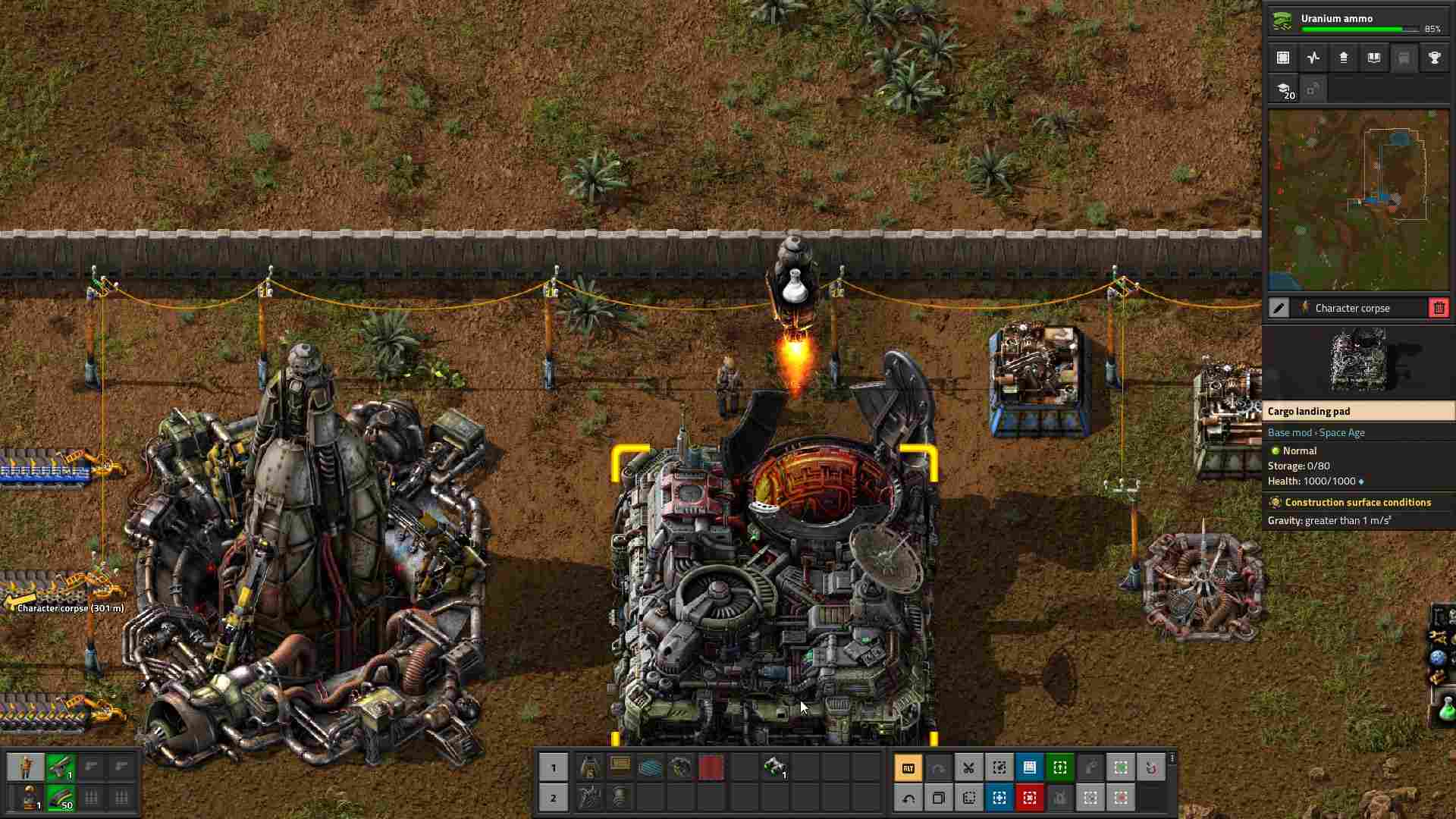This screenshot has height=819, width=1456.
Task: Select the armor slot below the character
Action: tap(30, 798)
